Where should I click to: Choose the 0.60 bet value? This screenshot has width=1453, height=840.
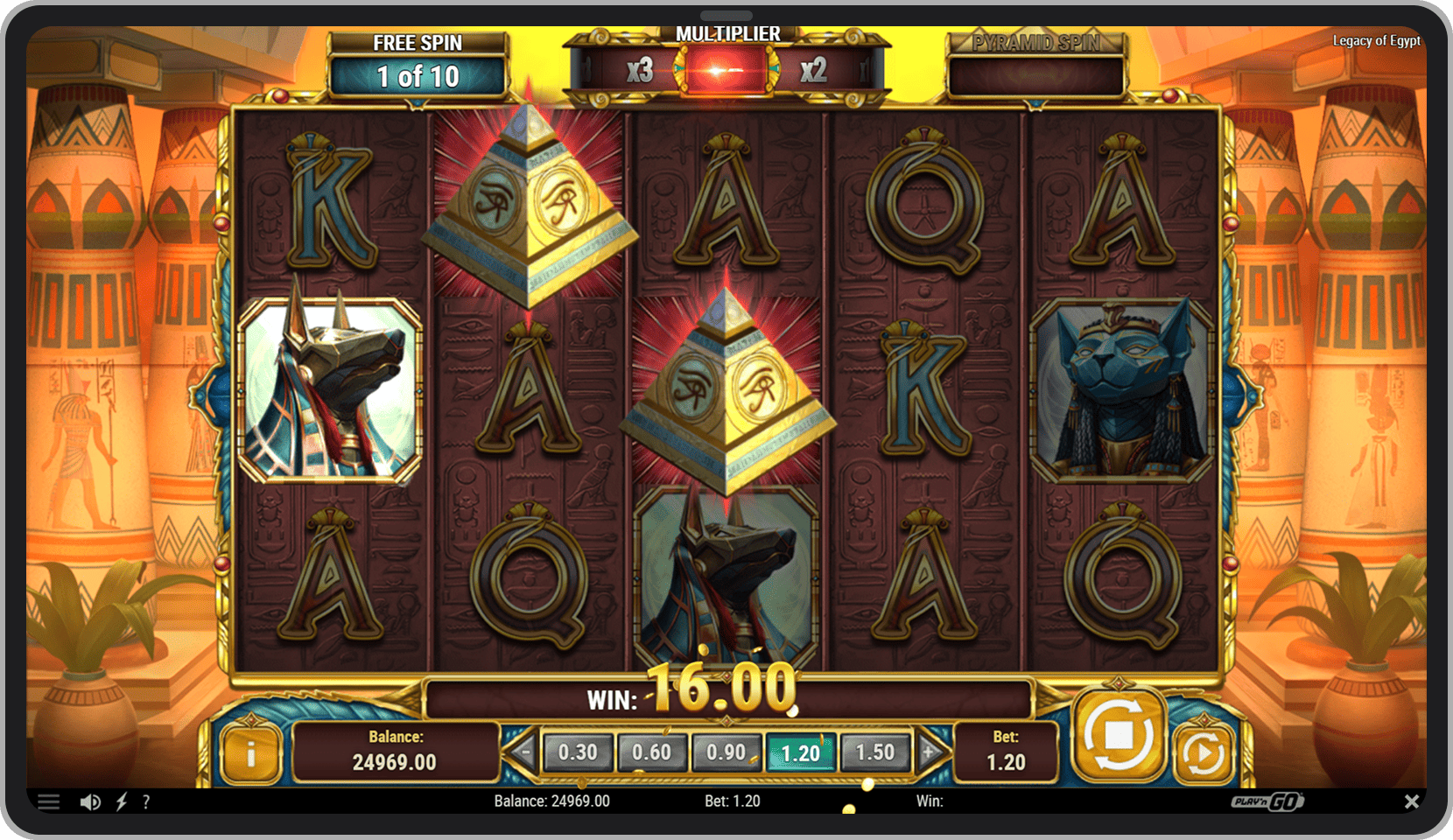click(651, 752)
